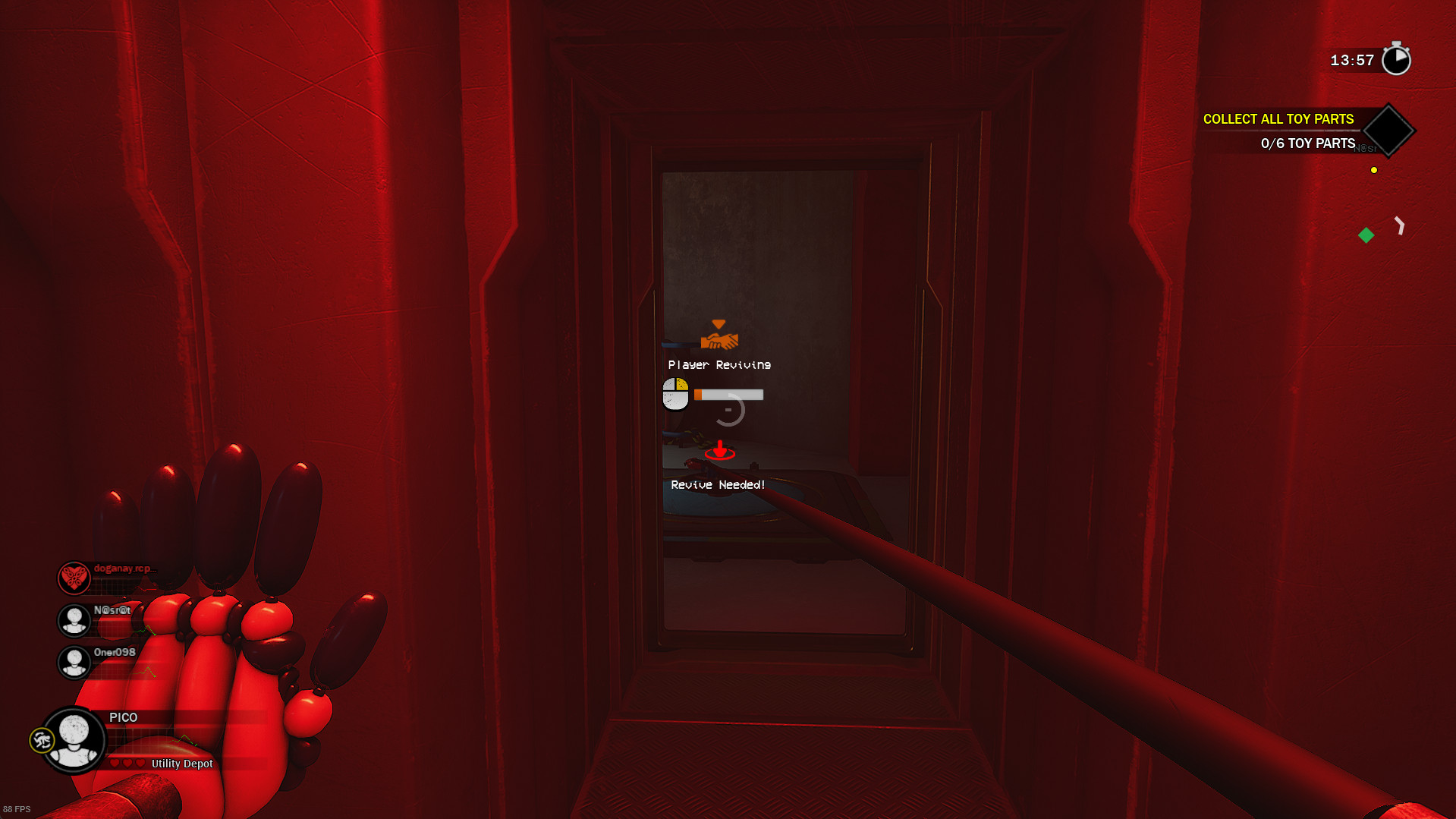Click the orange revive progress bar
The width and height of the screenshot is (1456, 819).
(x=727, y=394)
